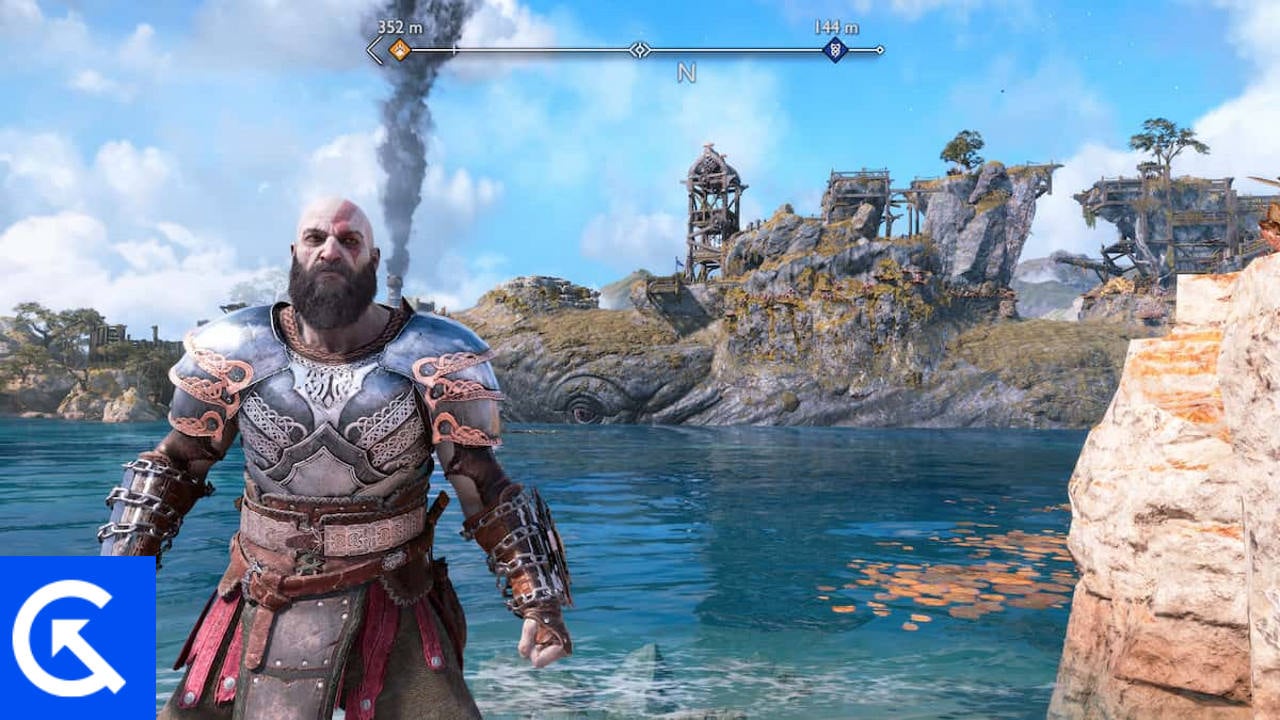The width and height of the screenshot is (1280, 720).
Task: Click the blue diamond compass marker
Action: (x=835, y=49)
